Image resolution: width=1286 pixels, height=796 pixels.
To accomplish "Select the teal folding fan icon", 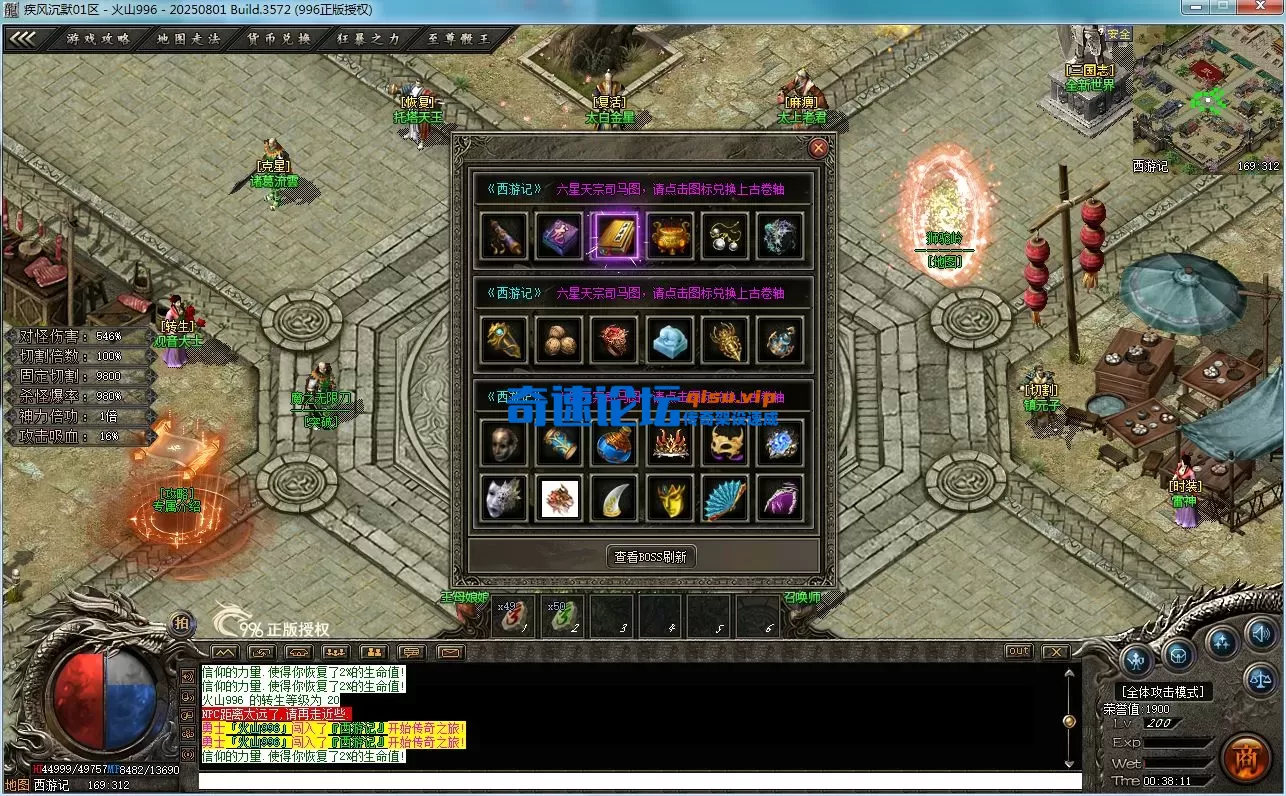I will 724,498.
